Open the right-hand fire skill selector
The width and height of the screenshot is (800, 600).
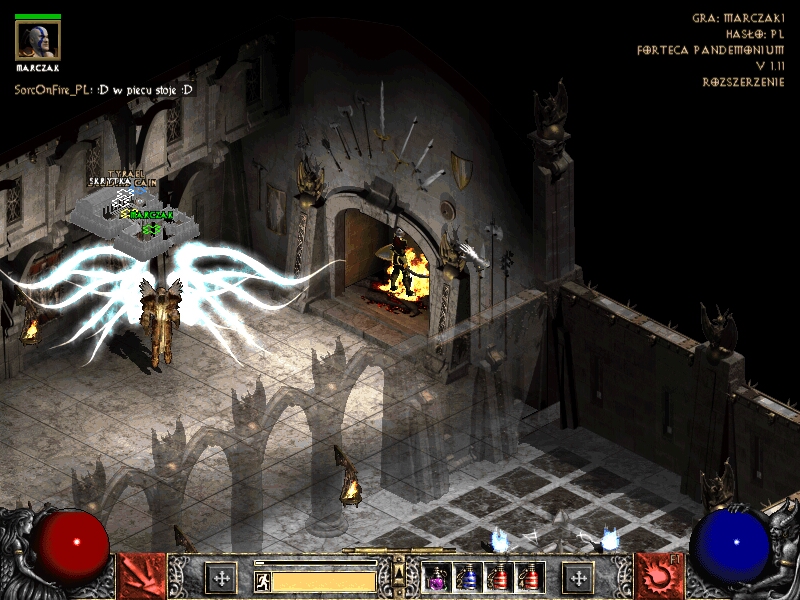(659, 576)
